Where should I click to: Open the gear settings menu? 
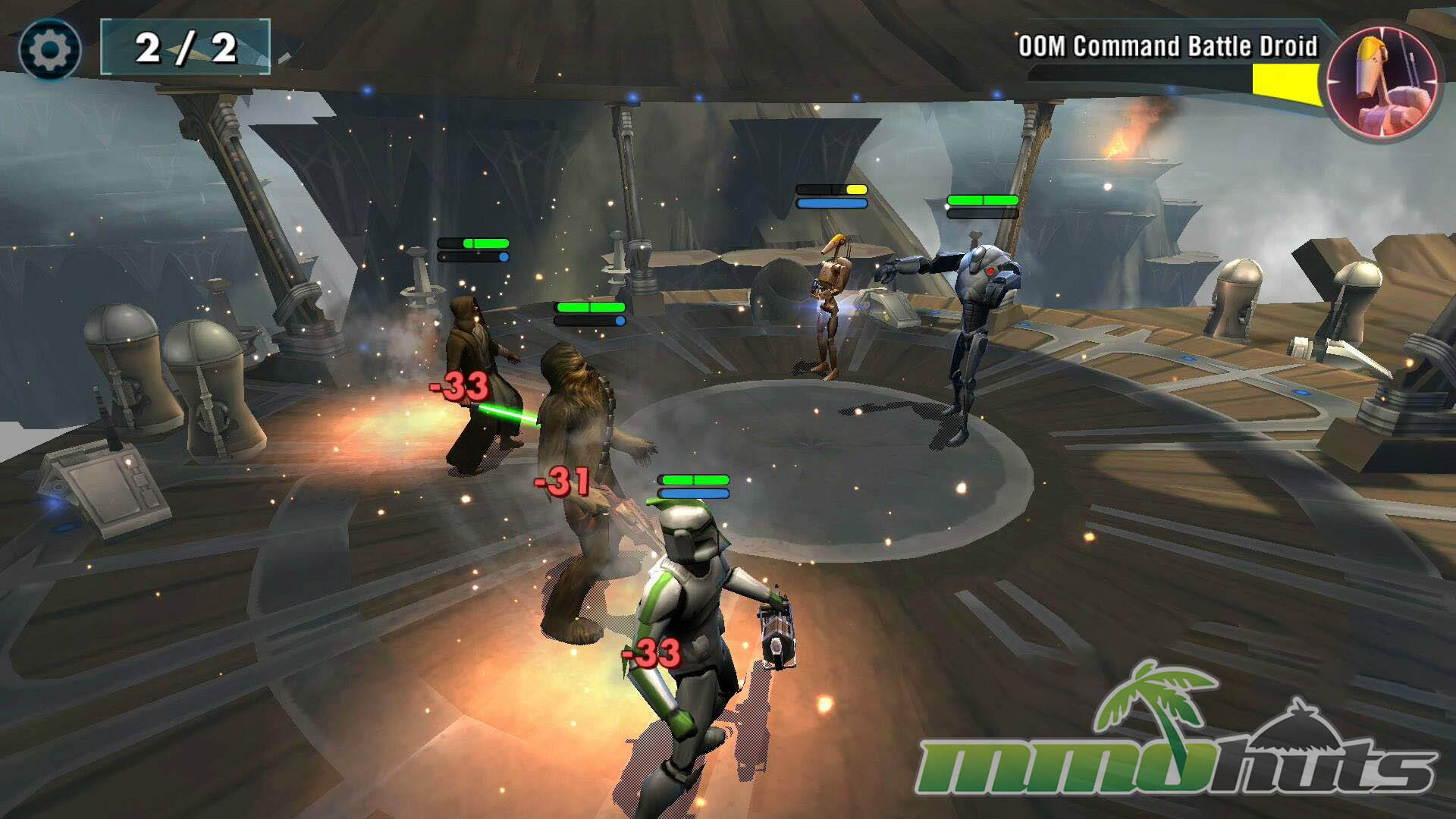tap(50, 50)
